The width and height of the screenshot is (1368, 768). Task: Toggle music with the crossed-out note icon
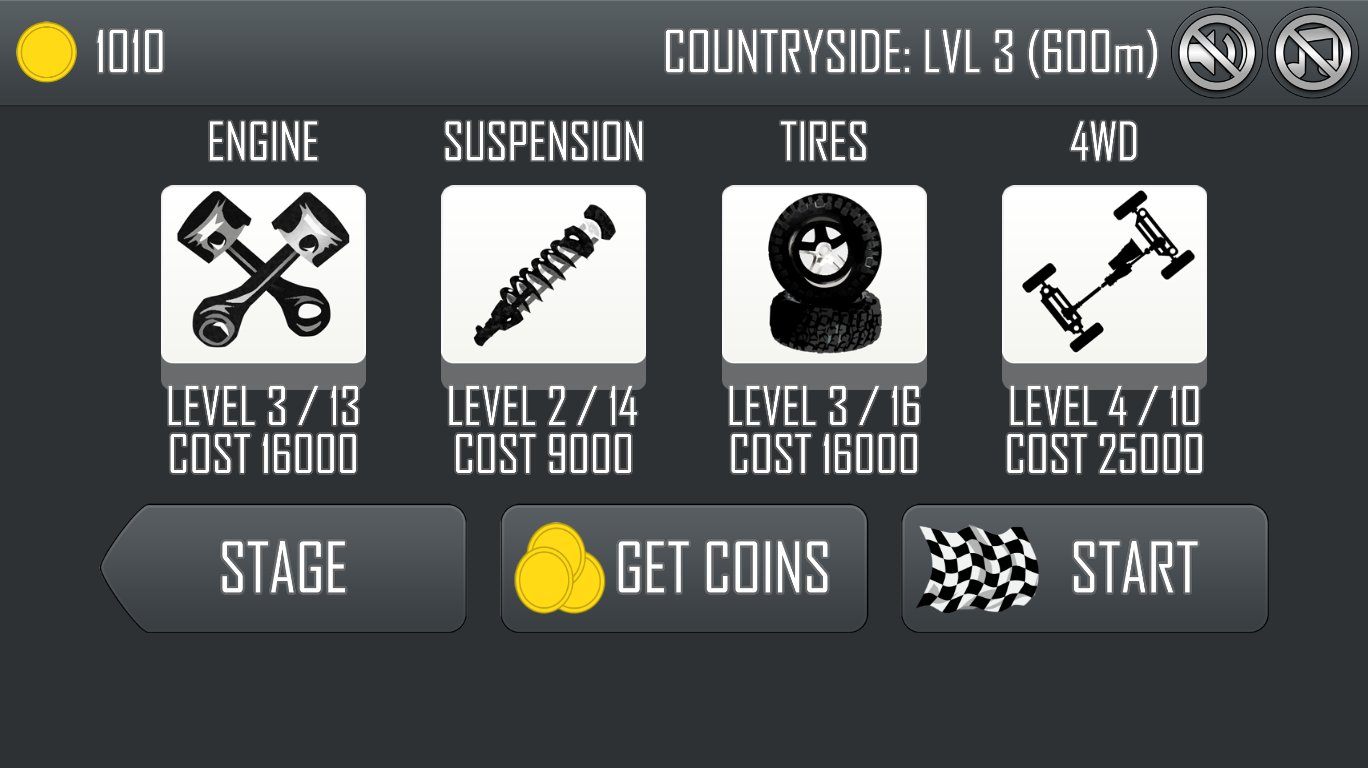(x=1313, y=52)
